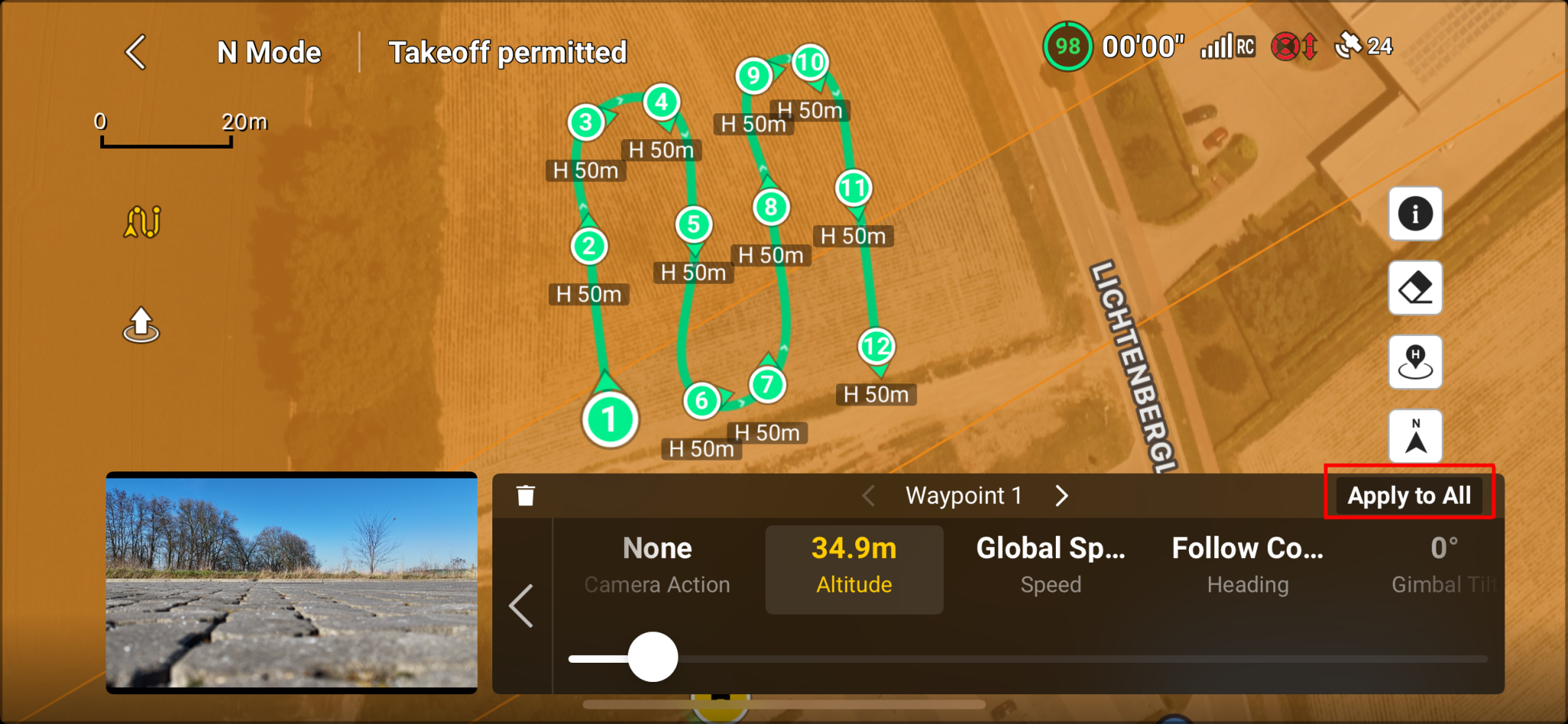This screenshot has height=724, width=1568.
Task: Open the Camera Action setting
Action: point(656,565)
